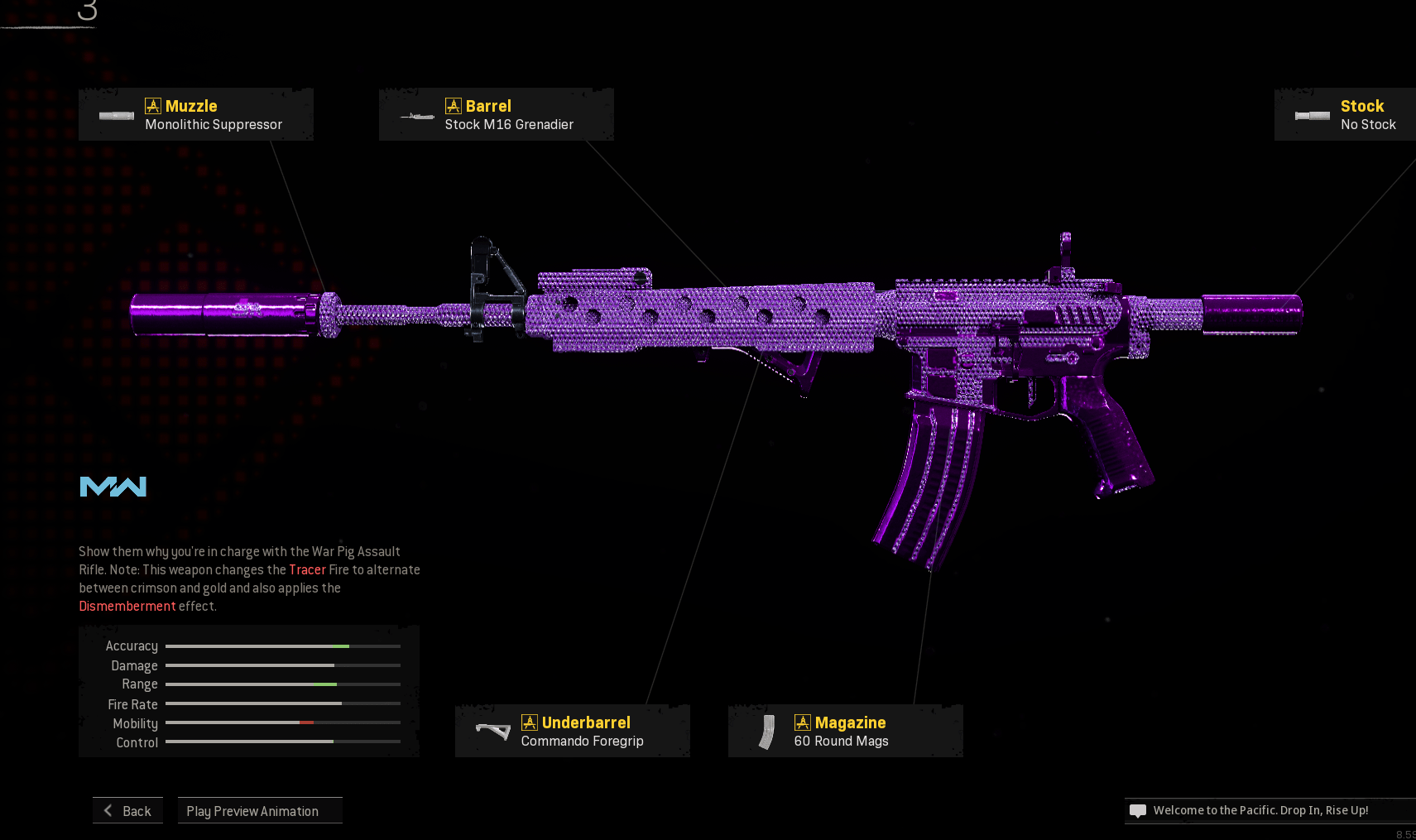Open the Magazine 60 Round Mags slot
1416x840 pixels.
pos(845,732)
